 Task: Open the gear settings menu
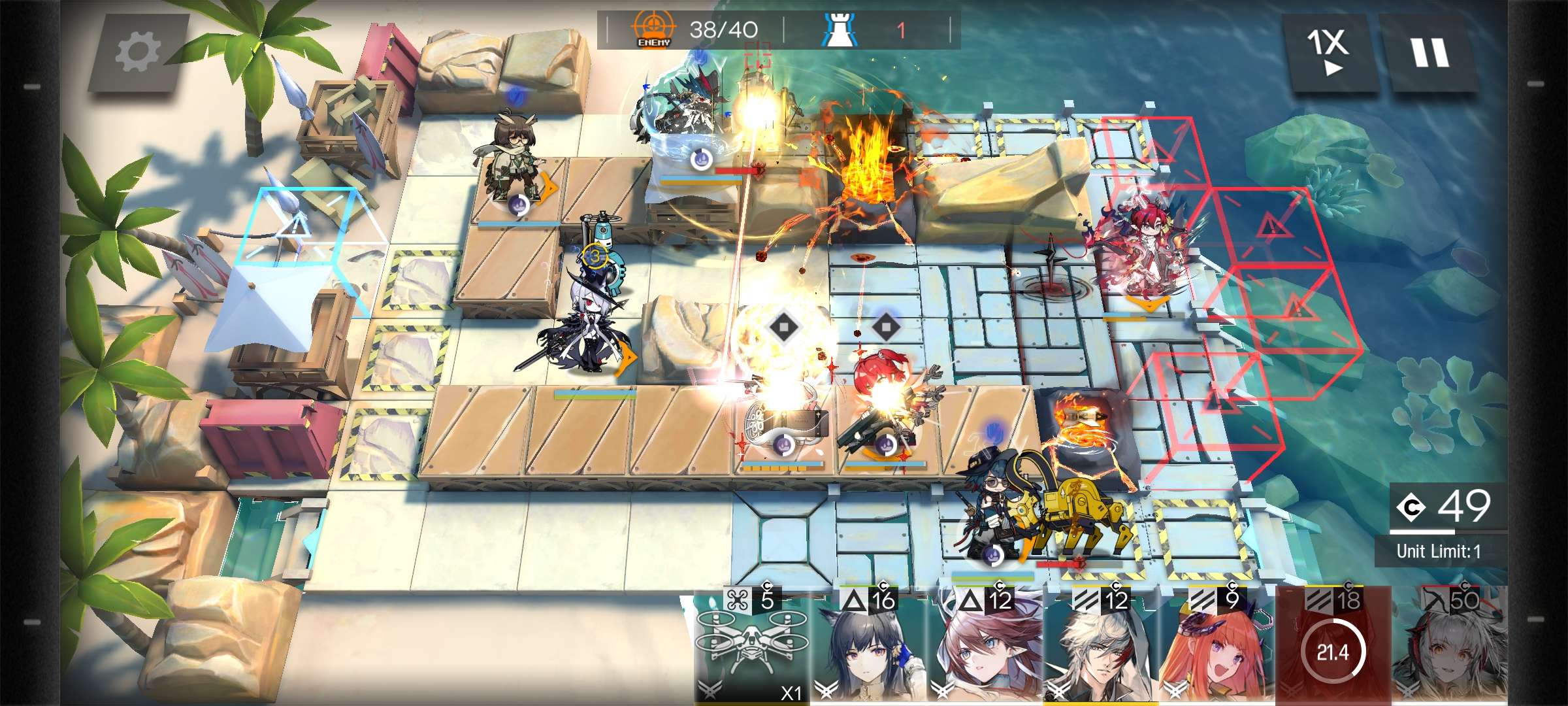(x=138, y=52)
